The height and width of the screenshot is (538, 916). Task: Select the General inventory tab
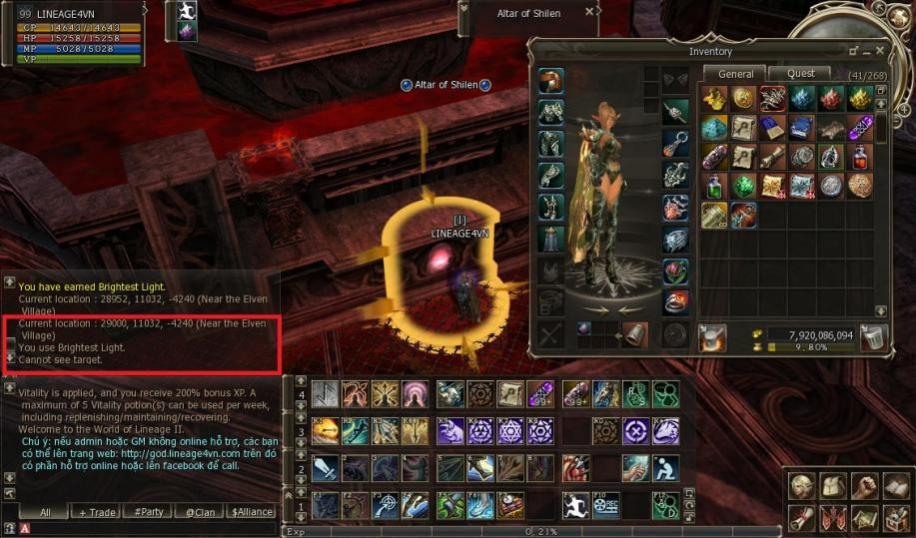click(735, 73)
